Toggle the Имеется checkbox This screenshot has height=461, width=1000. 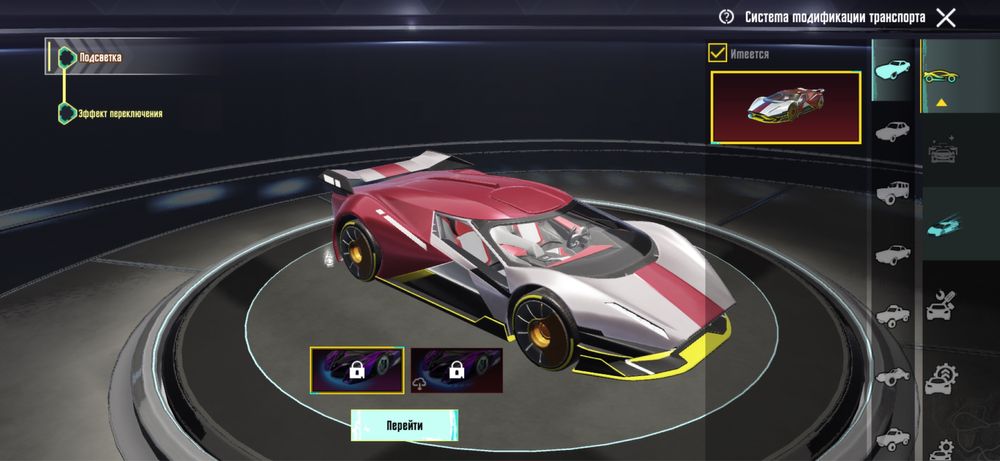click(717, 54)
